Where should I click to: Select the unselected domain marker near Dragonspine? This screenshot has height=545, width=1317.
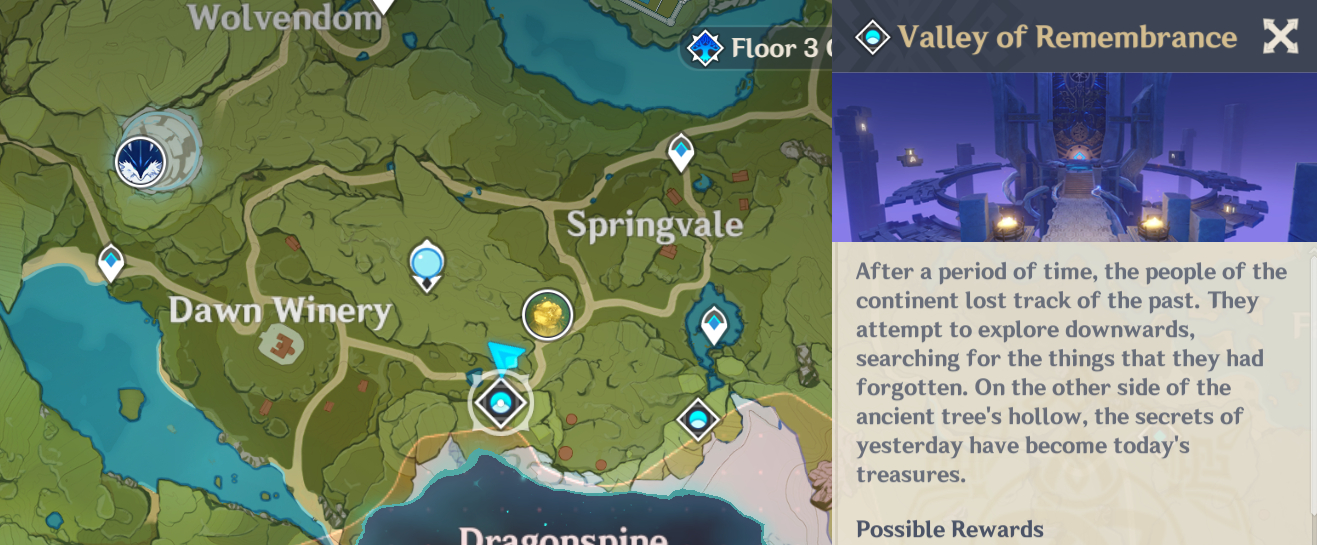pyautogui.click(x=698, y=419)
